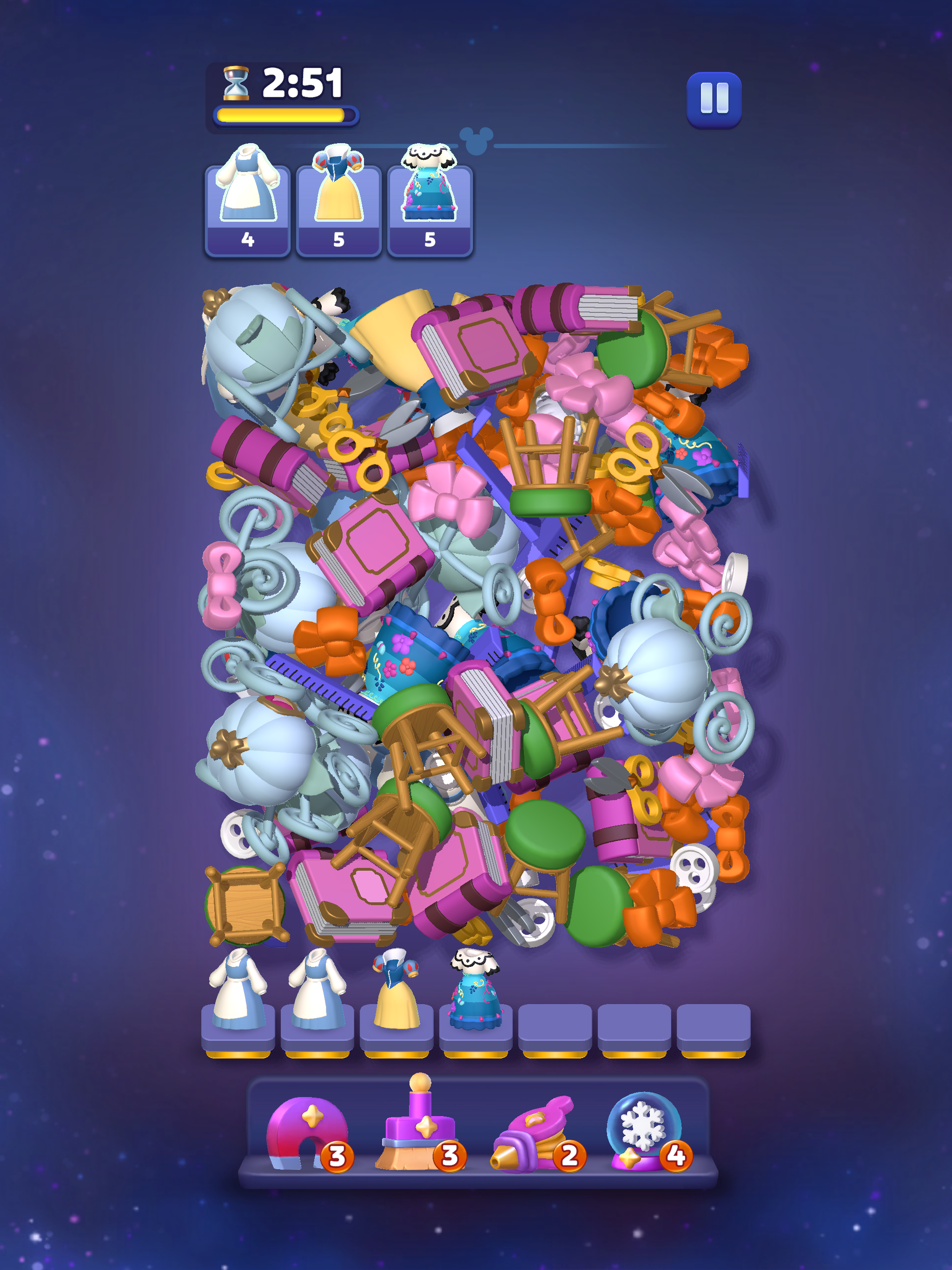Pause the game
This screenshot has width=952, height=1270.
tap(714, 99)
